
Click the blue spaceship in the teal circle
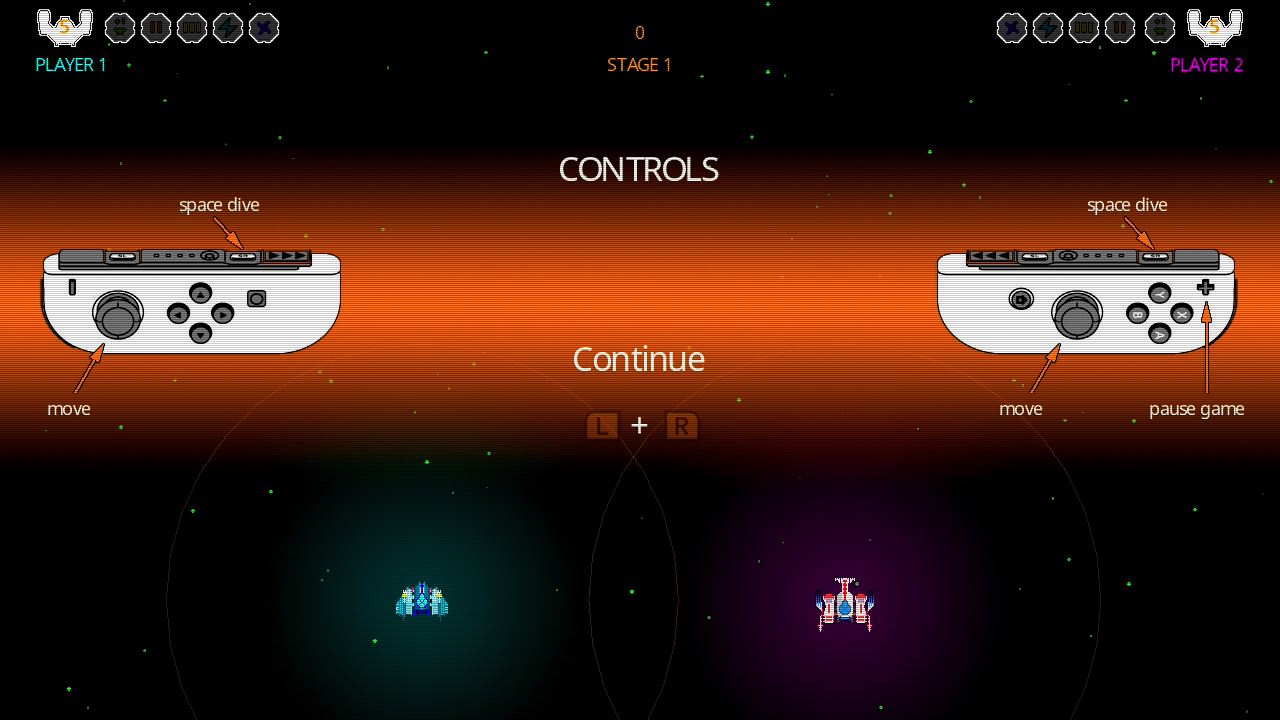[x=423, y=600]
